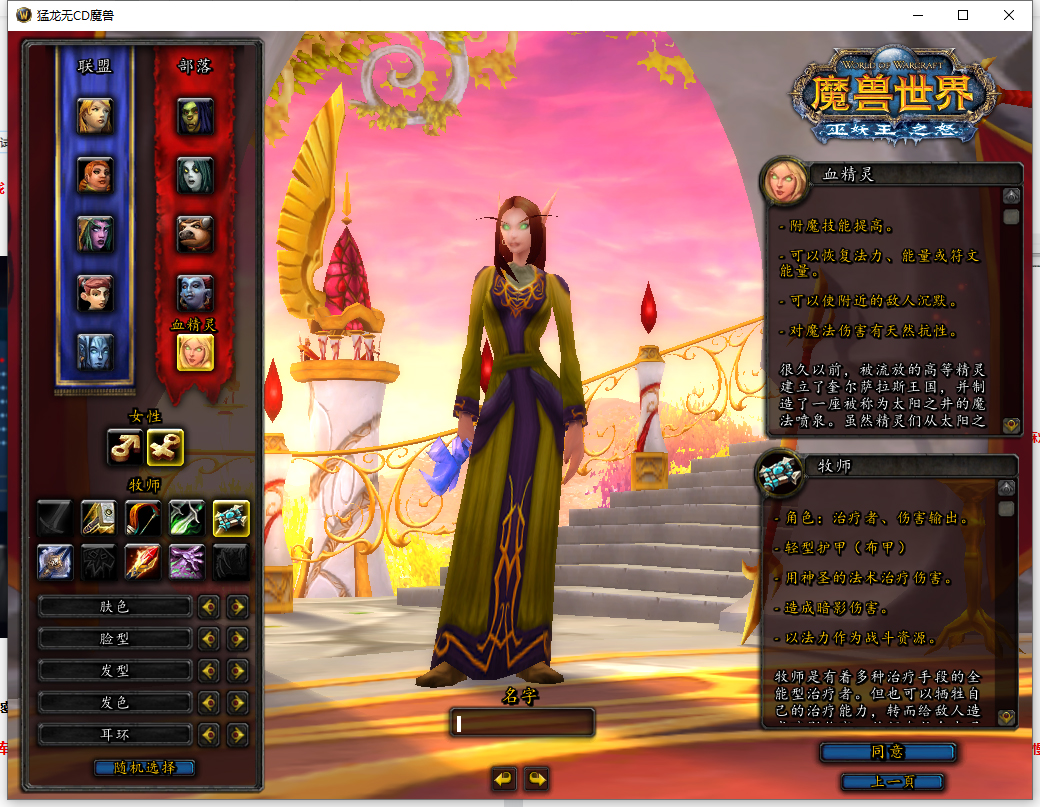Focus the 名字 character name field

[x=522, y=723]
